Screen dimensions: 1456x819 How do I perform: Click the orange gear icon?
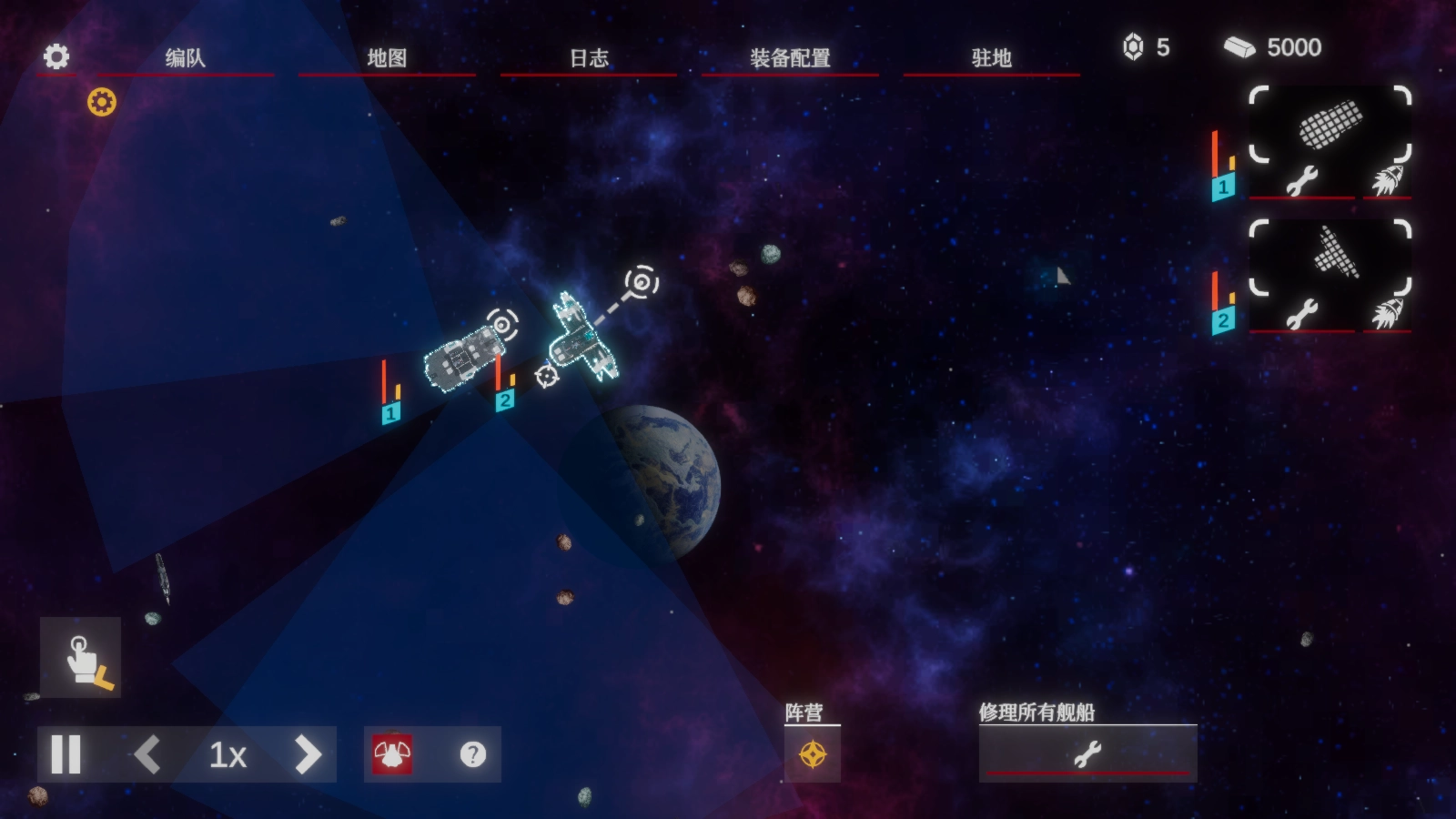[102, 102]
